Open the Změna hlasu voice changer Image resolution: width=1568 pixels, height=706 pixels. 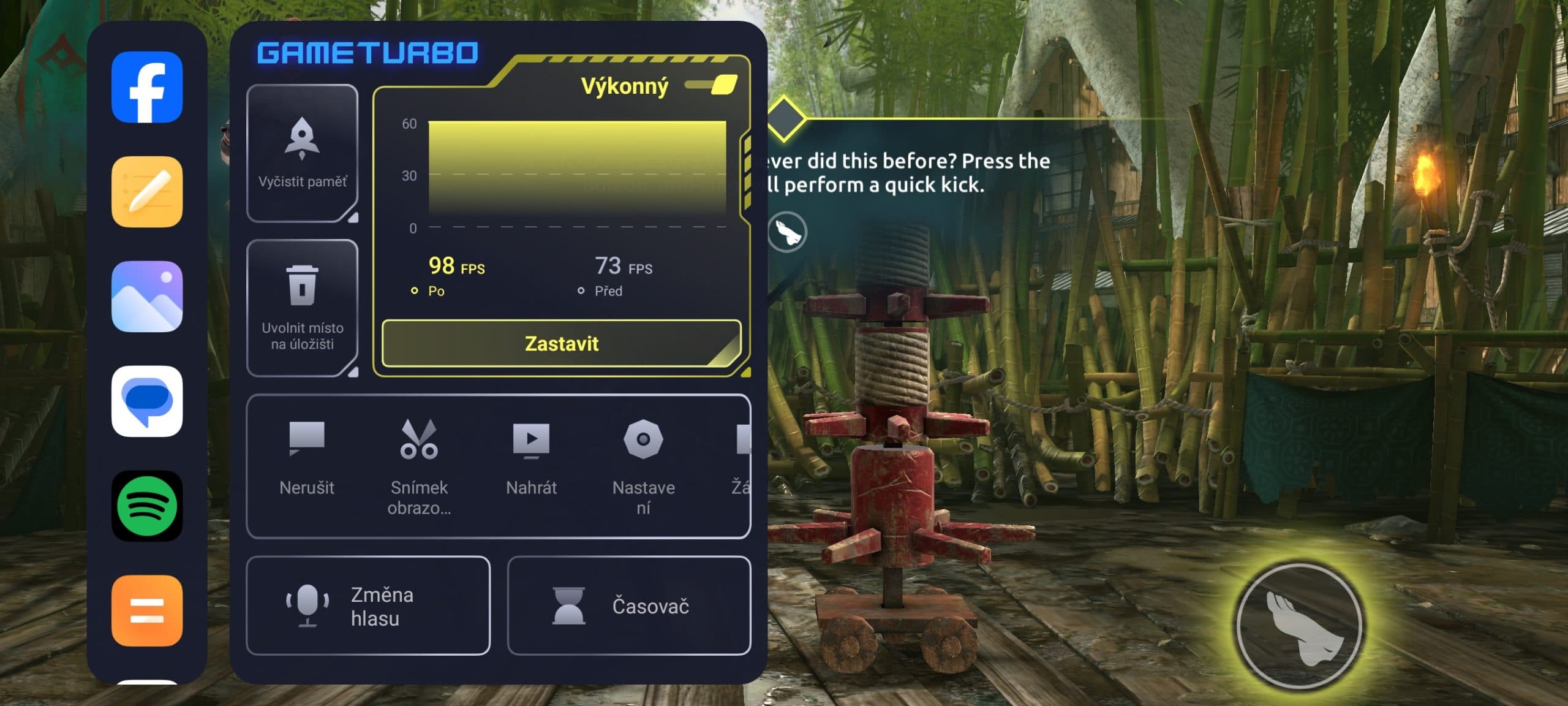tap(368, 605)
